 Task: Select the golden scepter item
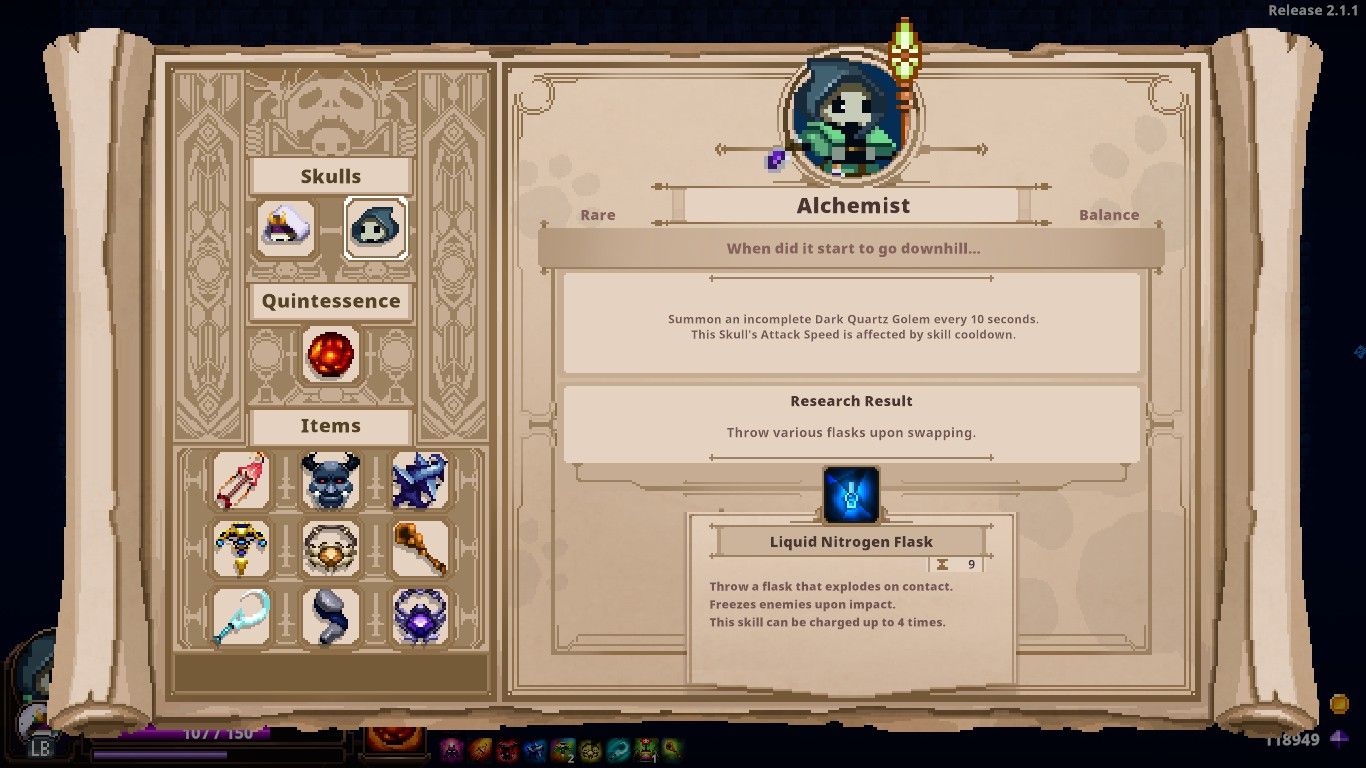point(240,549)
